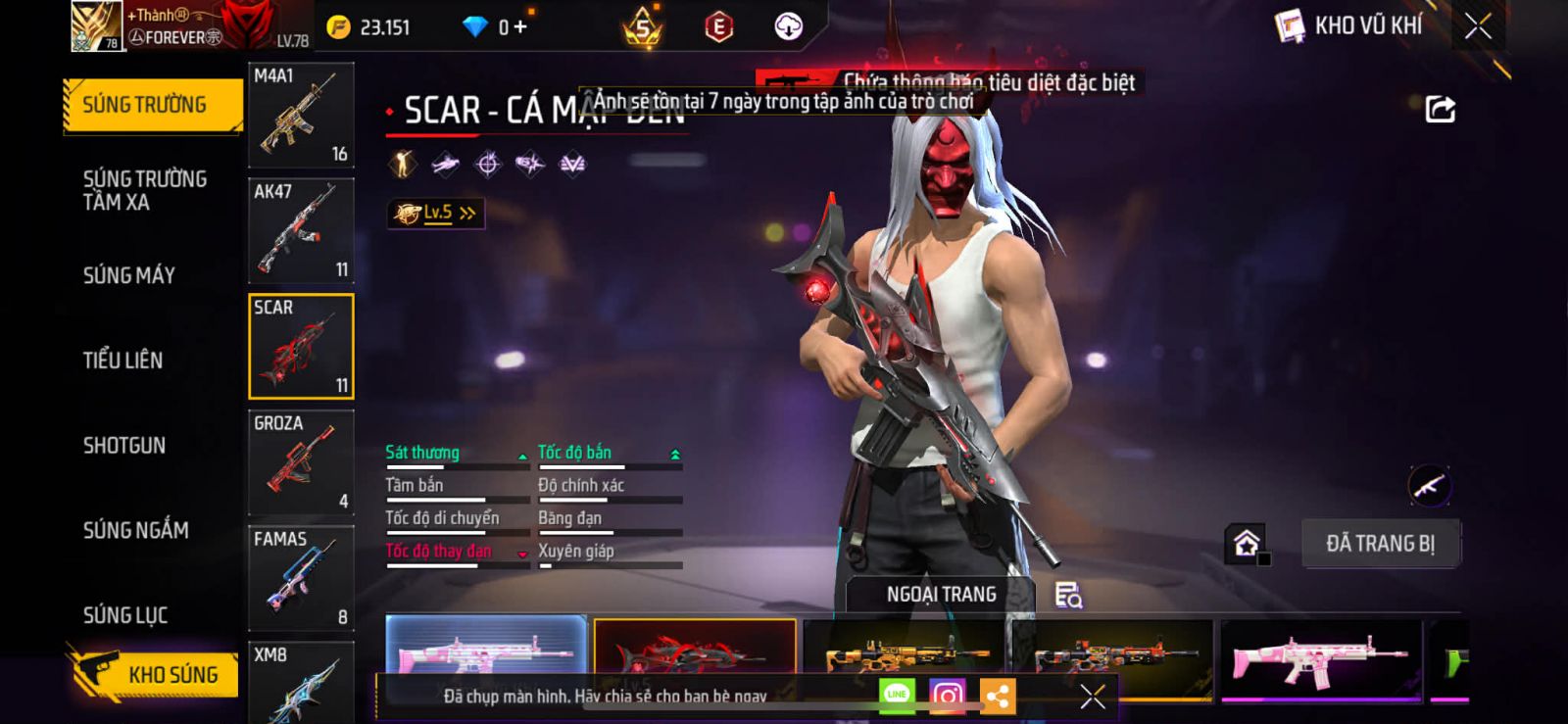Add diamonds with the plus button
The height and width of the screenshot is (724, 1568).
pos(519,26)
